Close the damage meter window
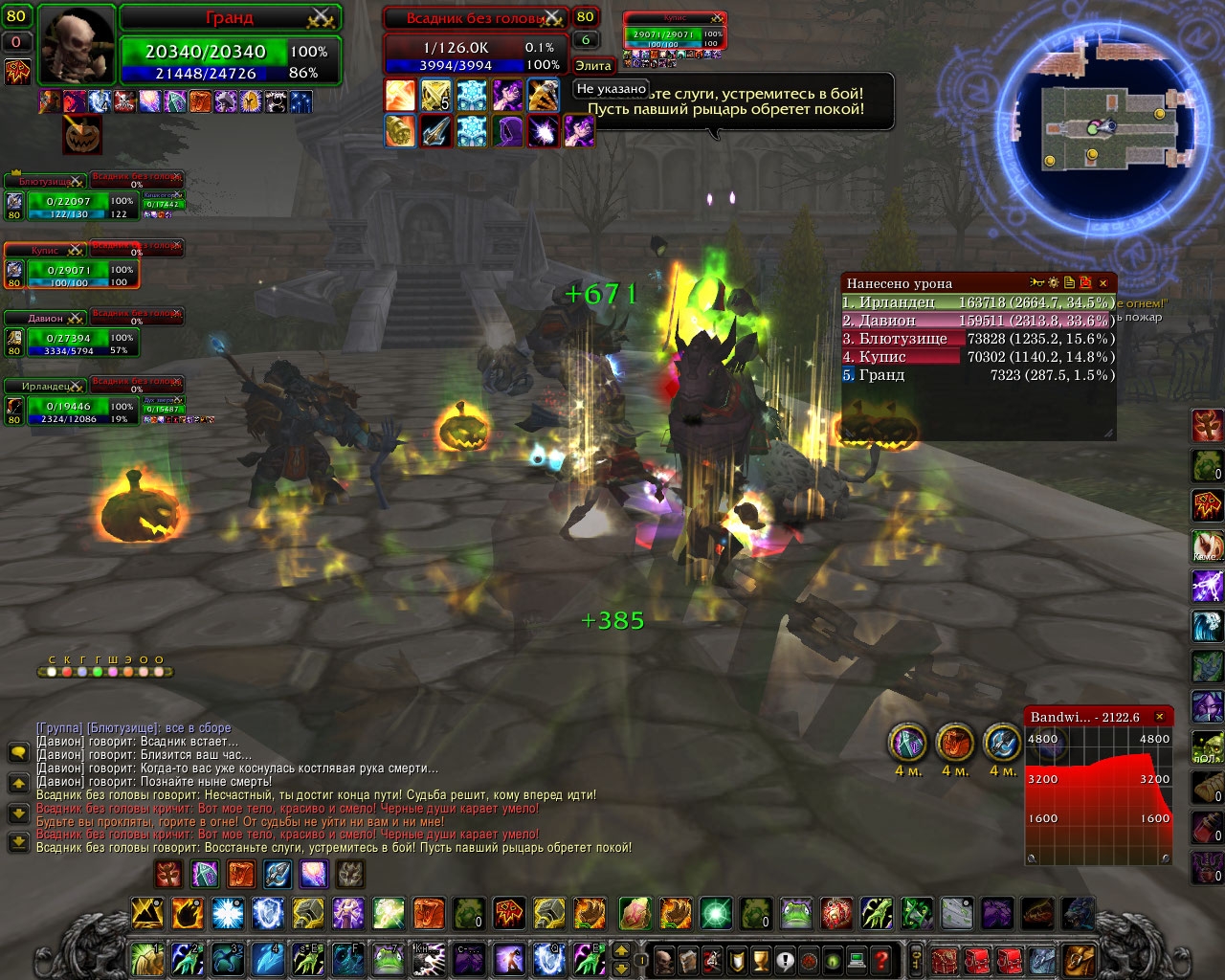This screenshot has height=980, width=1225. click(1102, 283)
